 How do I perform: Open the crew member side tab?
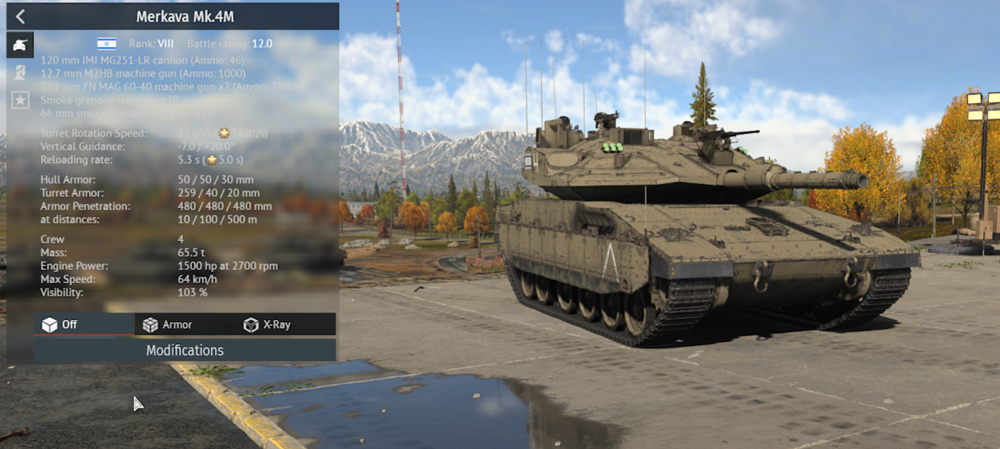click(x=19, y=72)
